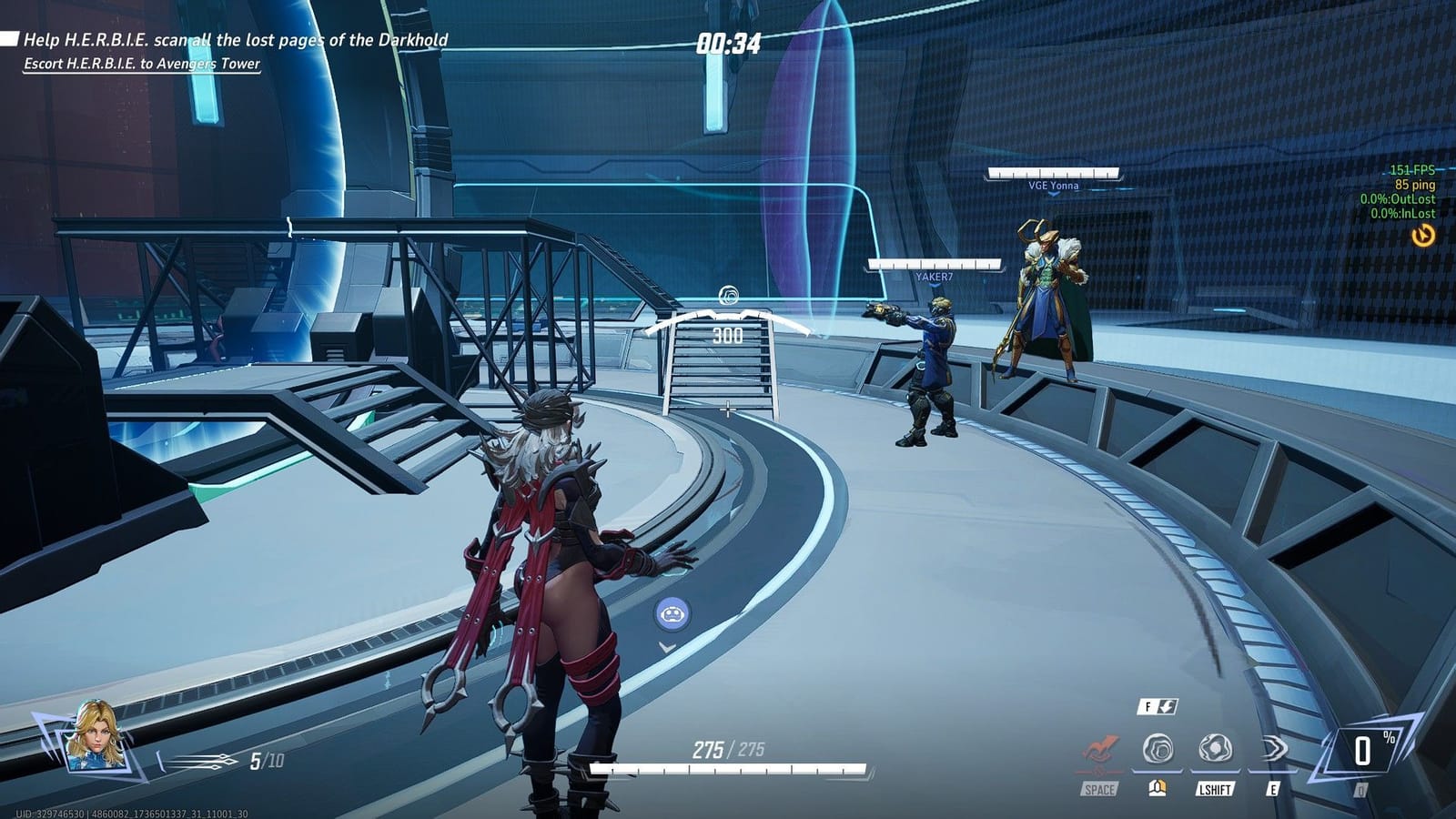
Task: Click the blue robot ping marker
Action: point(672,614)
